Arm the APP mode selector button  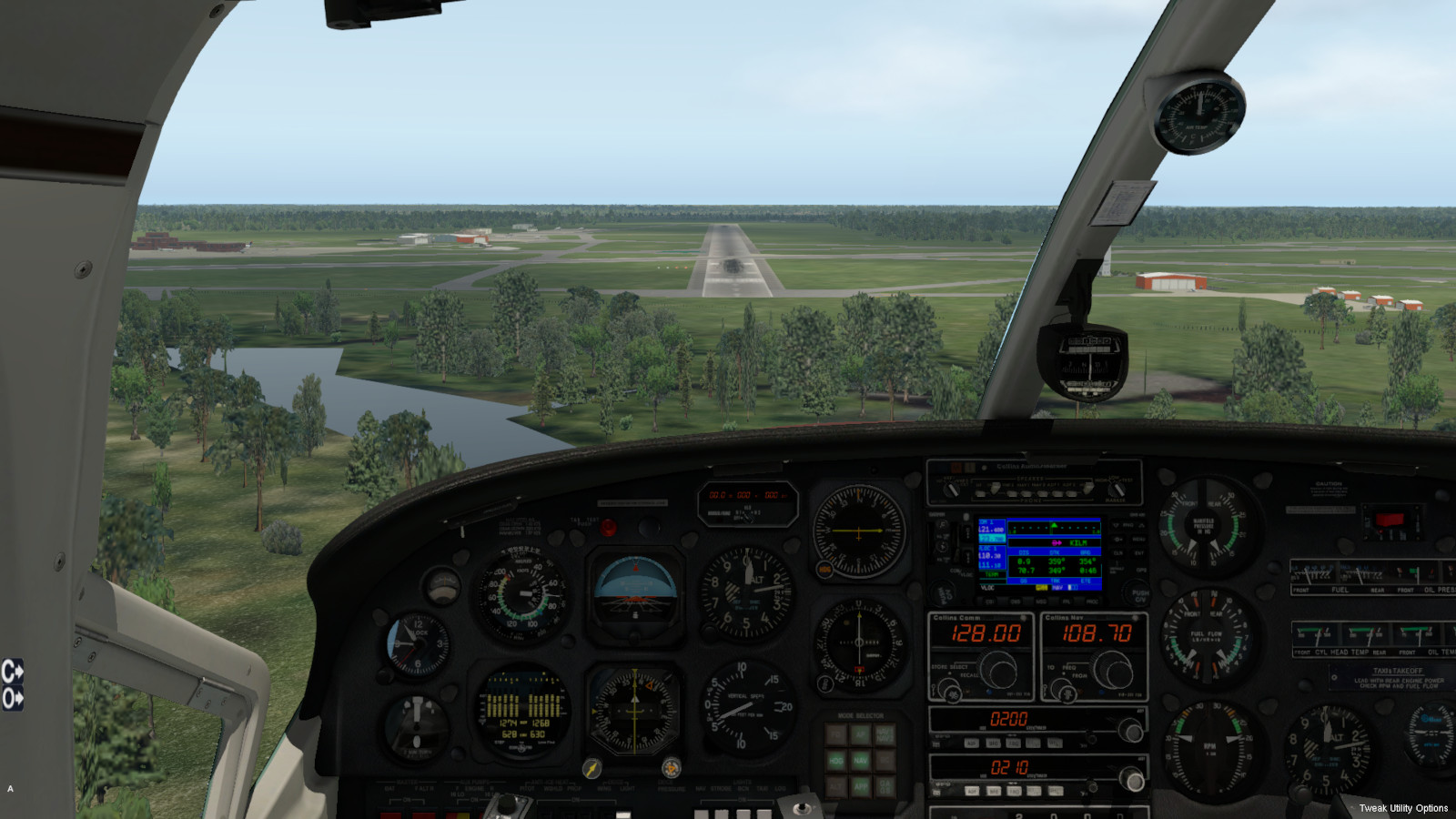(860, 785)
